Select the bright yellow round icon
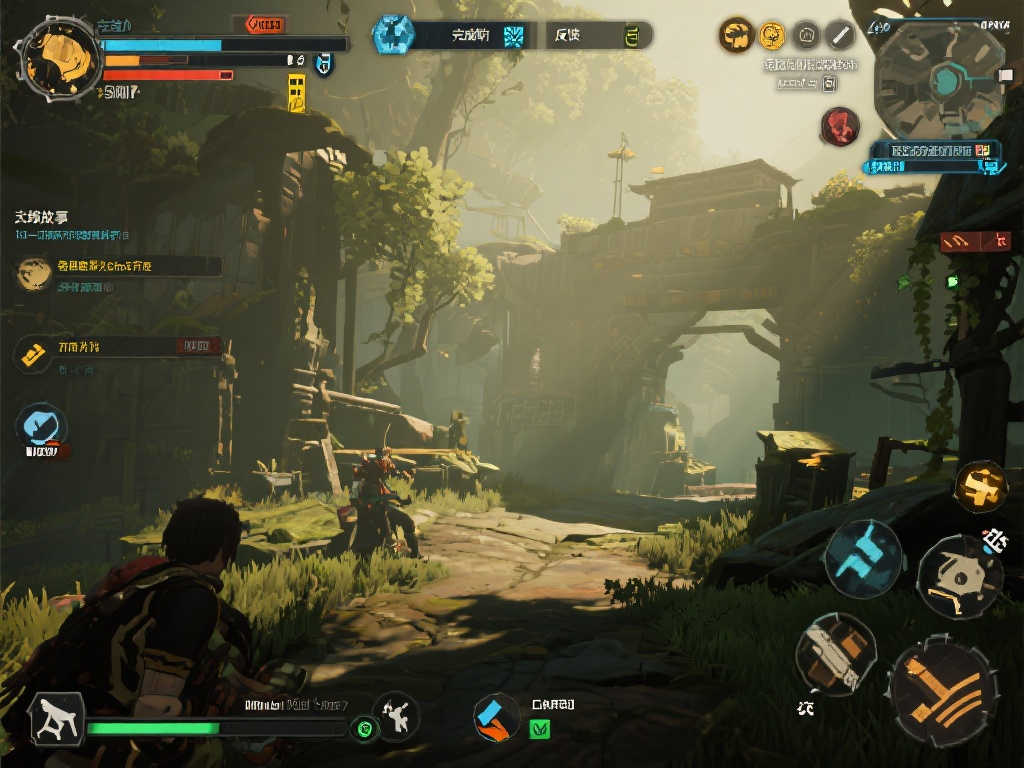 771,36
